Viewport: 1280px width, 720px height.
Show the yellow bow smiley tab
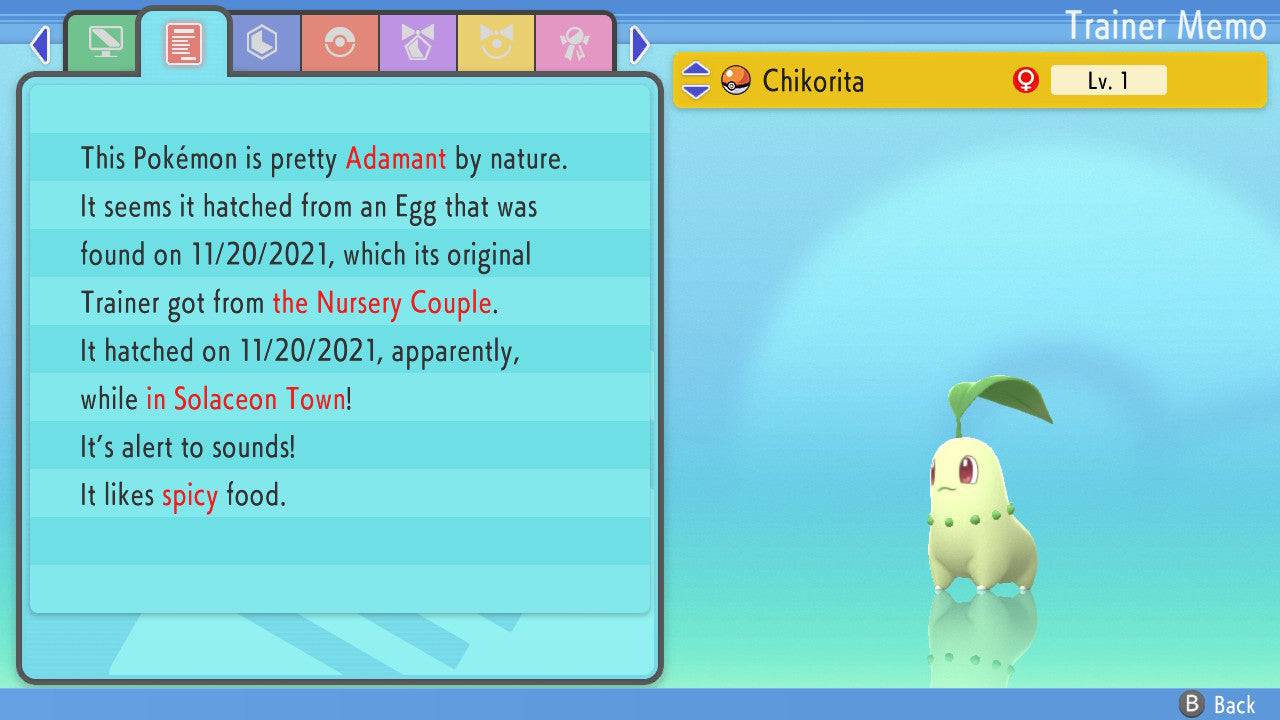coord(496,43)
